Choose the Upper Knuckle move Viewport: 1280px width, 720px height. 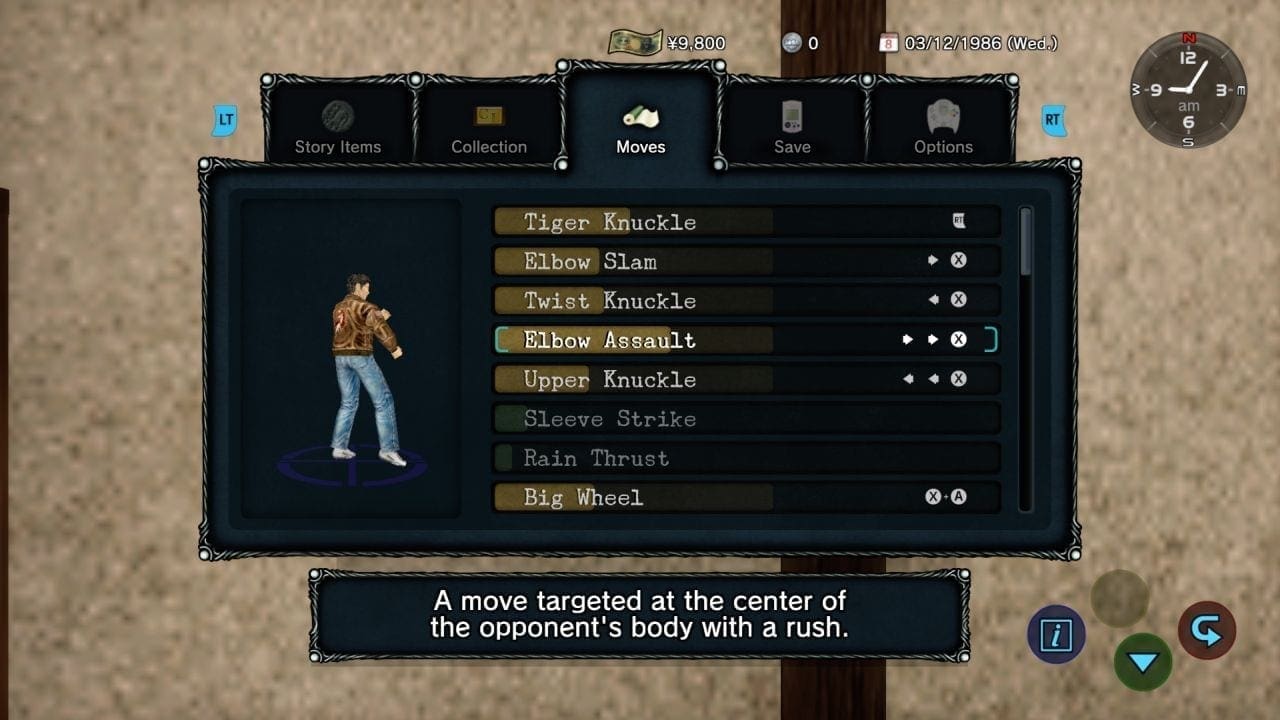(x=746, y=379)
